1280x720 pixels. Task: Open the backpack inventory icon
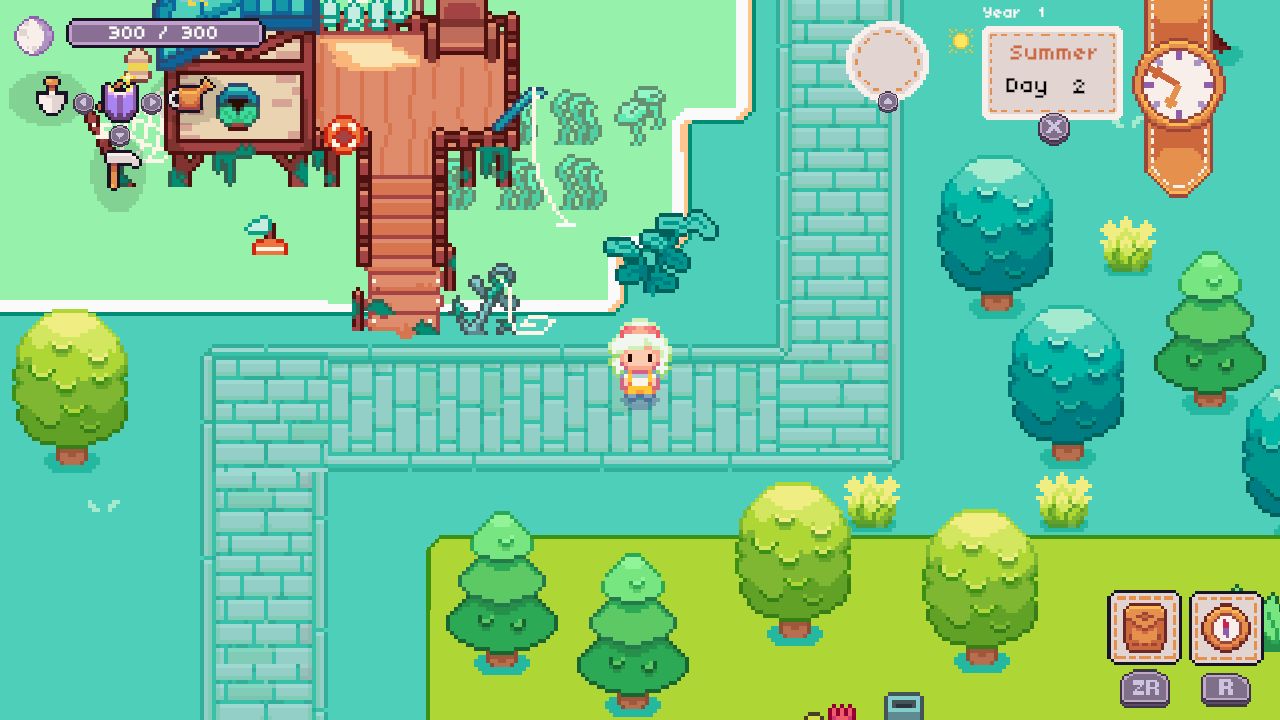1145,625
